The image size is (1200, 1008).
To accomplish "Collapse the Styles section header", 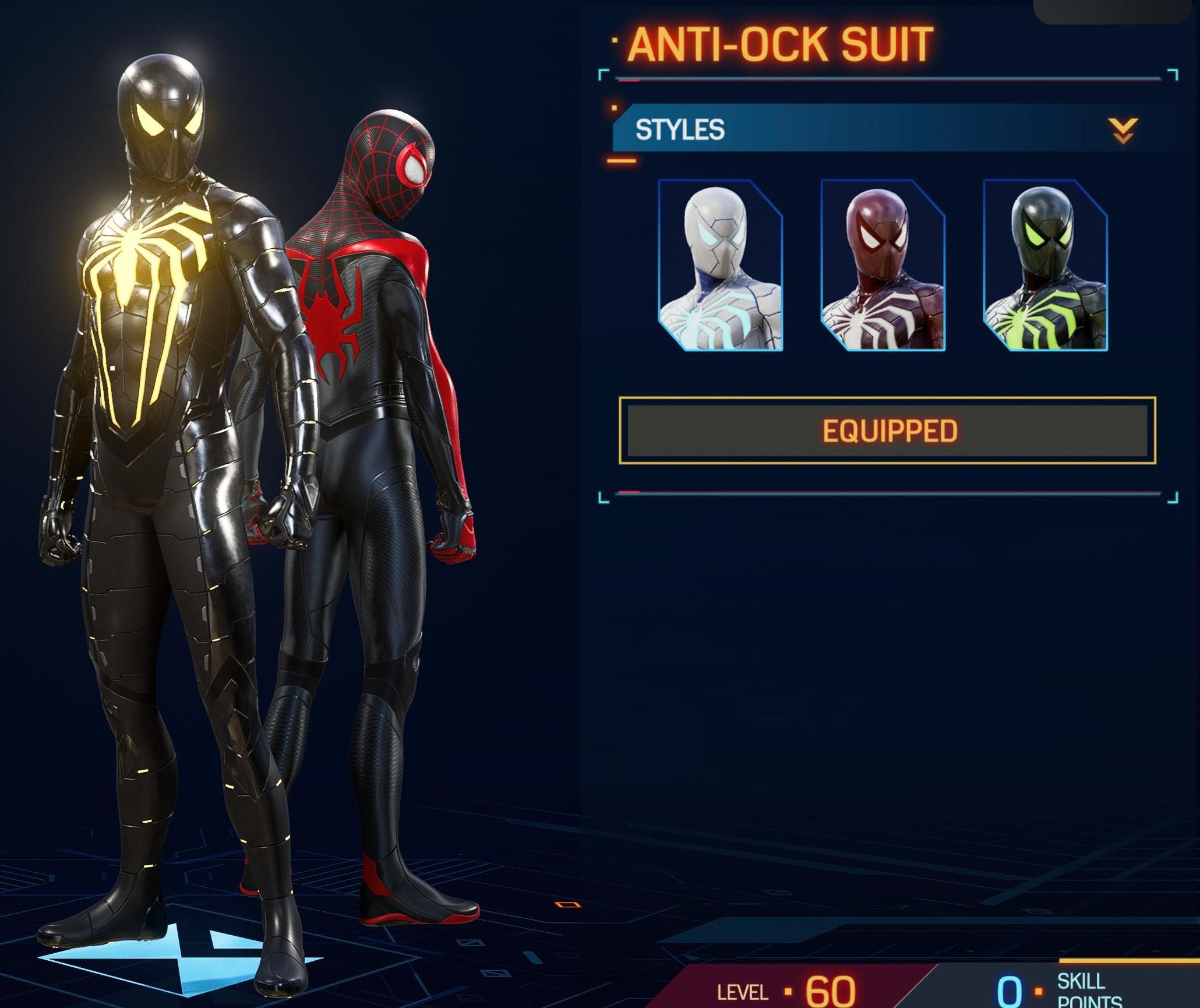I will click(1122, 130).
